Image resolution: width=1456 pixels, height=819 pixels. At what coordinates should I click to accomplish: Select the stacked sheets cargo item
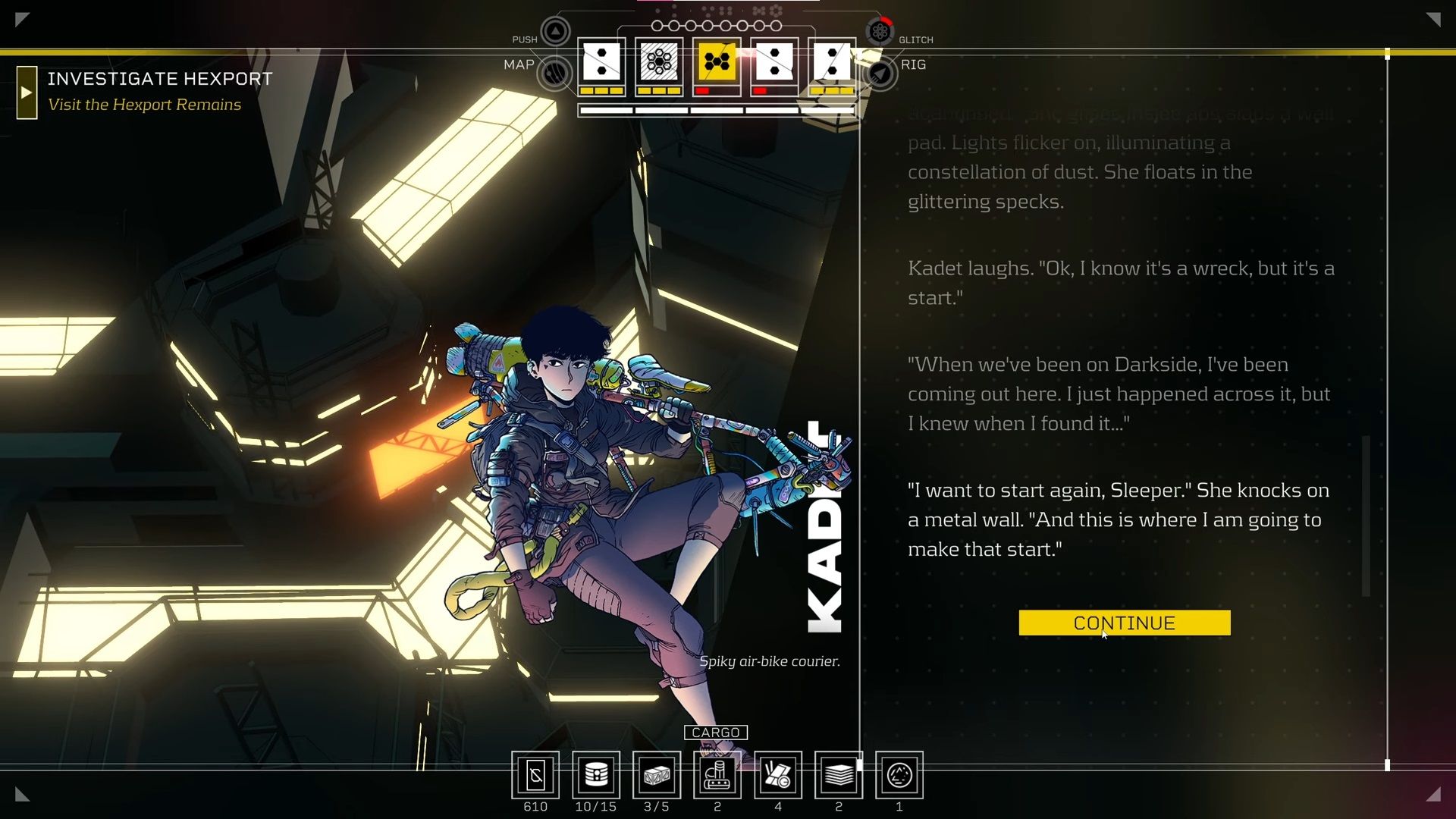[839, 775]
